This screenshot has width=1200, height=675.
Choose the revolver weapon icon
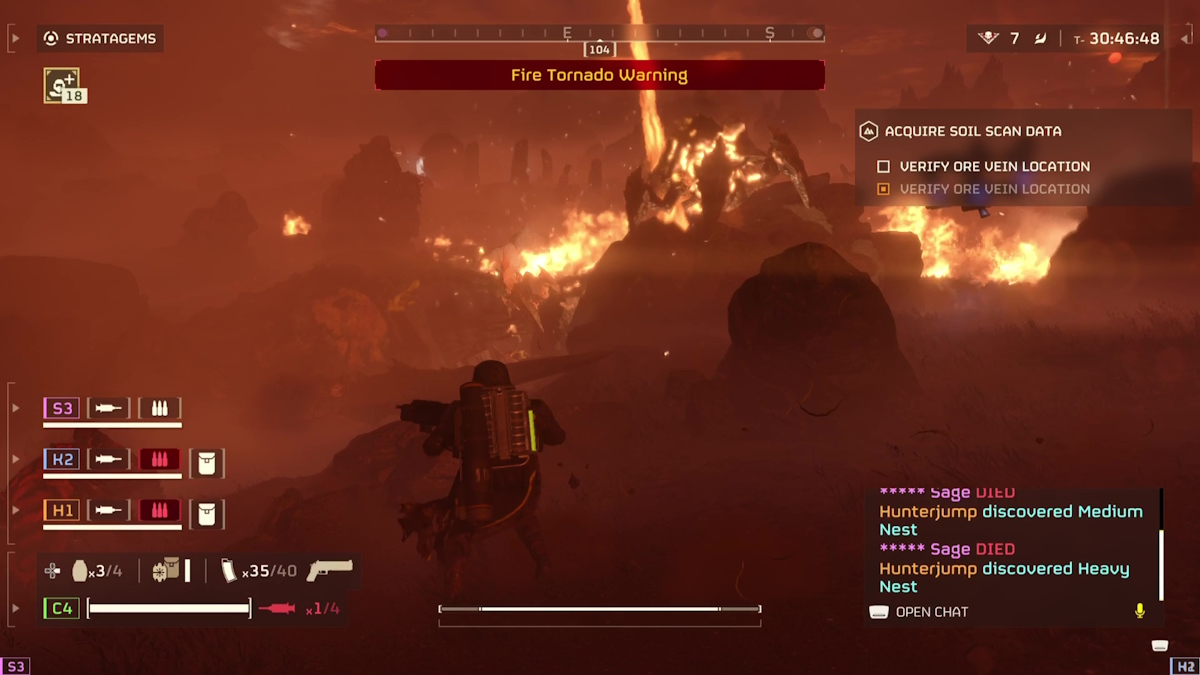click(330, 570)
